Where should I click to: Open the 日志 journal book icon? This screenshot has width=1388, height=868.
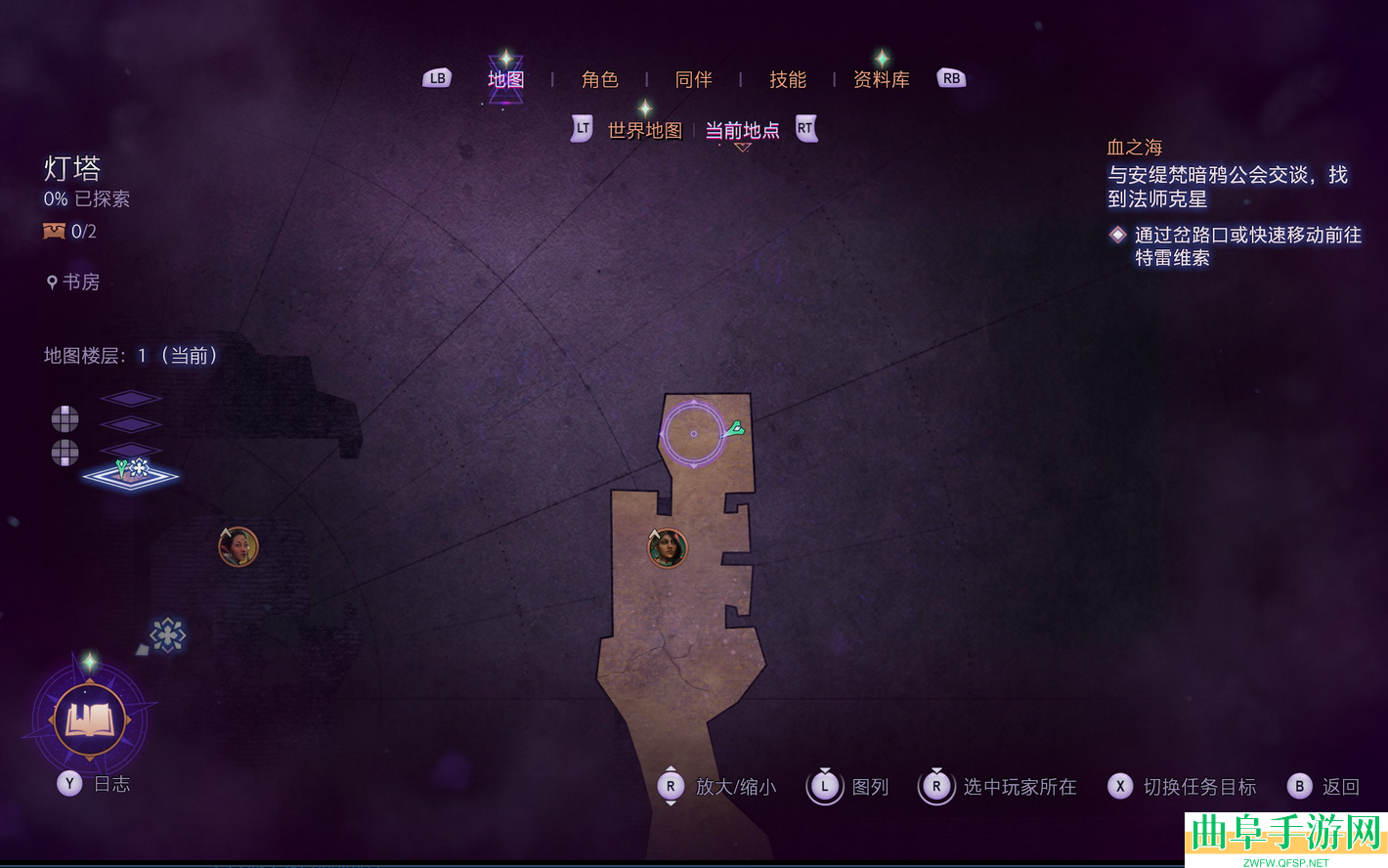(x=90, y=721)
